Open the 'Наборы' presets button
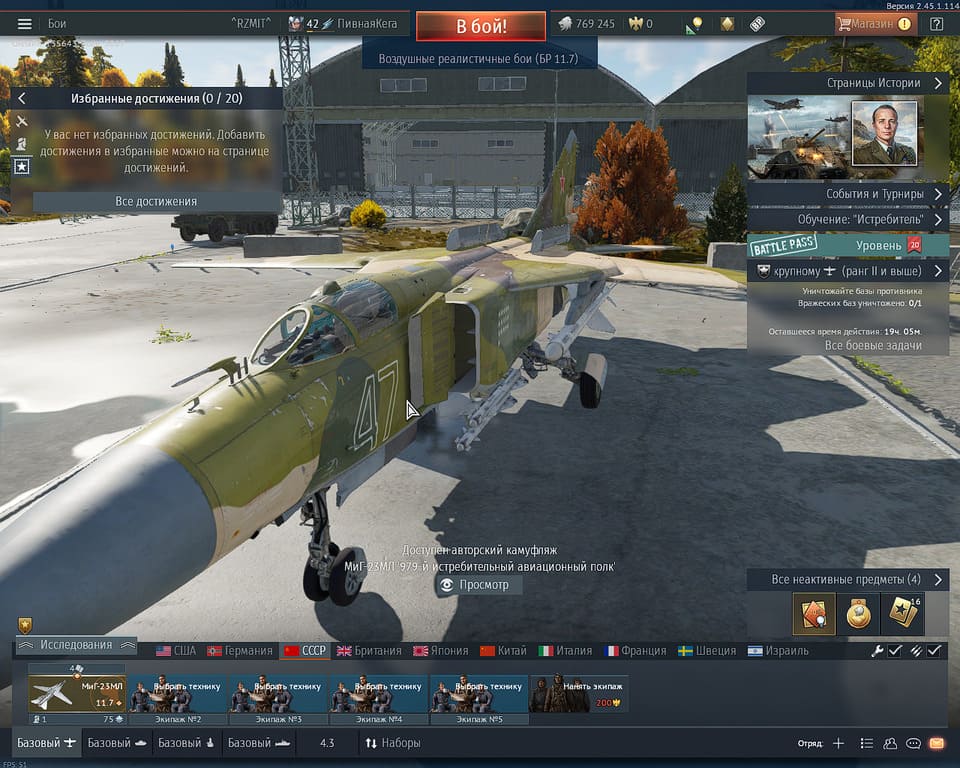This screenshot has height=768, width=960. (392, 743)
